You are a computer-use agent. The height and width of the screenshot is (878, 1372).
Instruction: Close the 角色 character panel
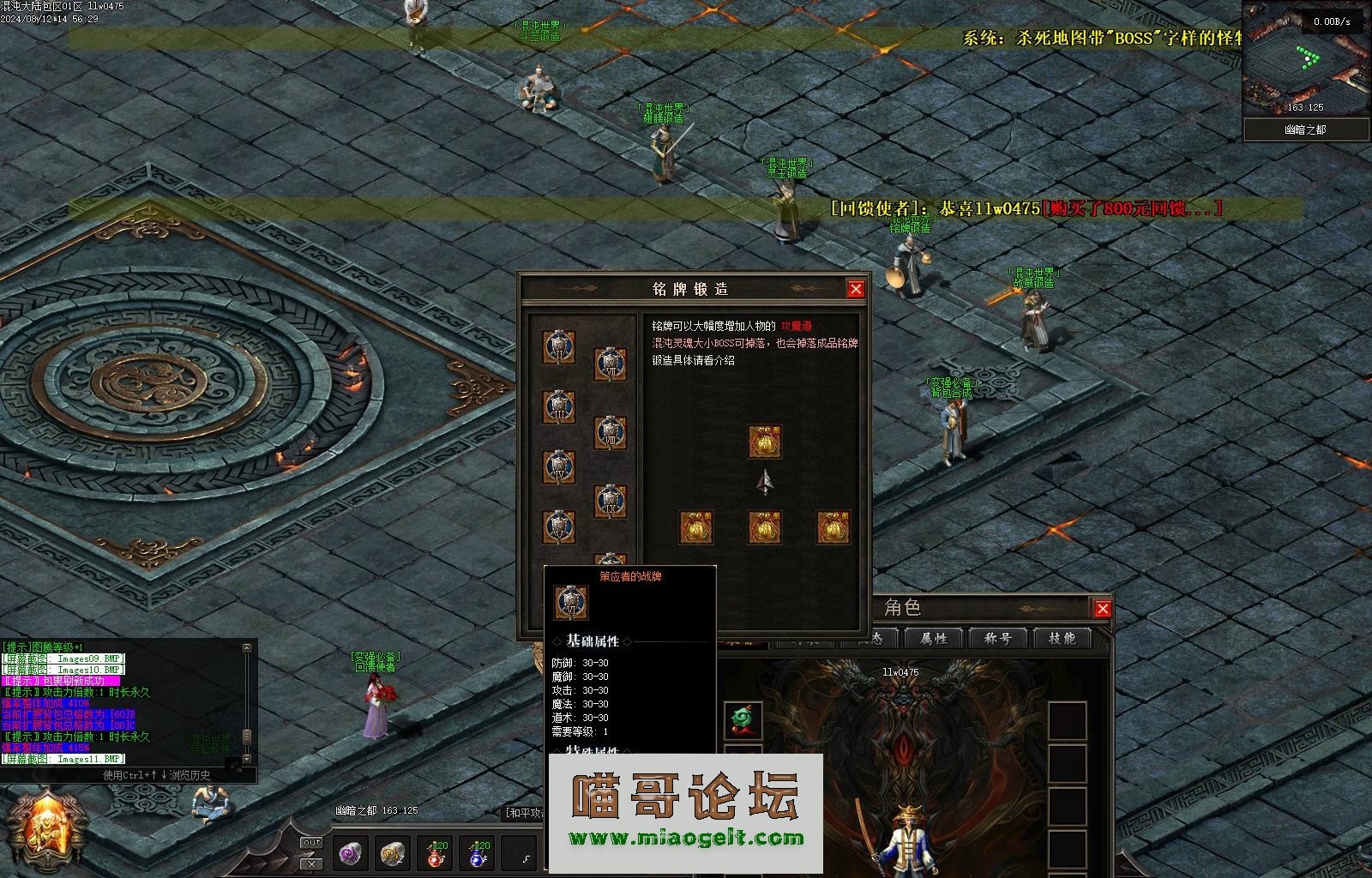1103,609
